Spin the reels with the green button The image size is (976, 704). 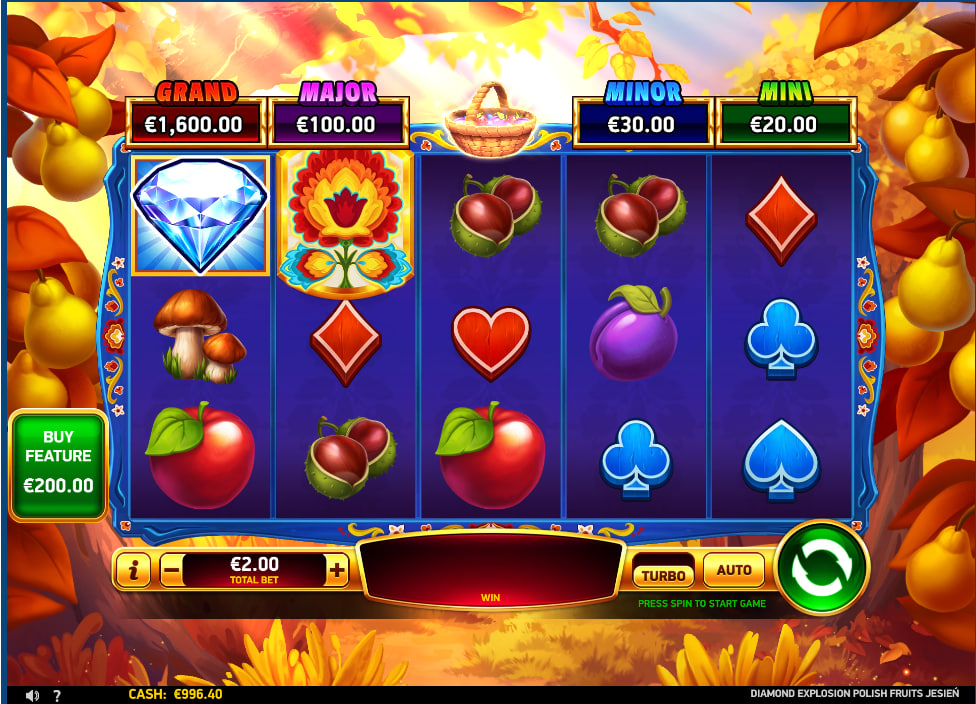click(x=820, y=568)
